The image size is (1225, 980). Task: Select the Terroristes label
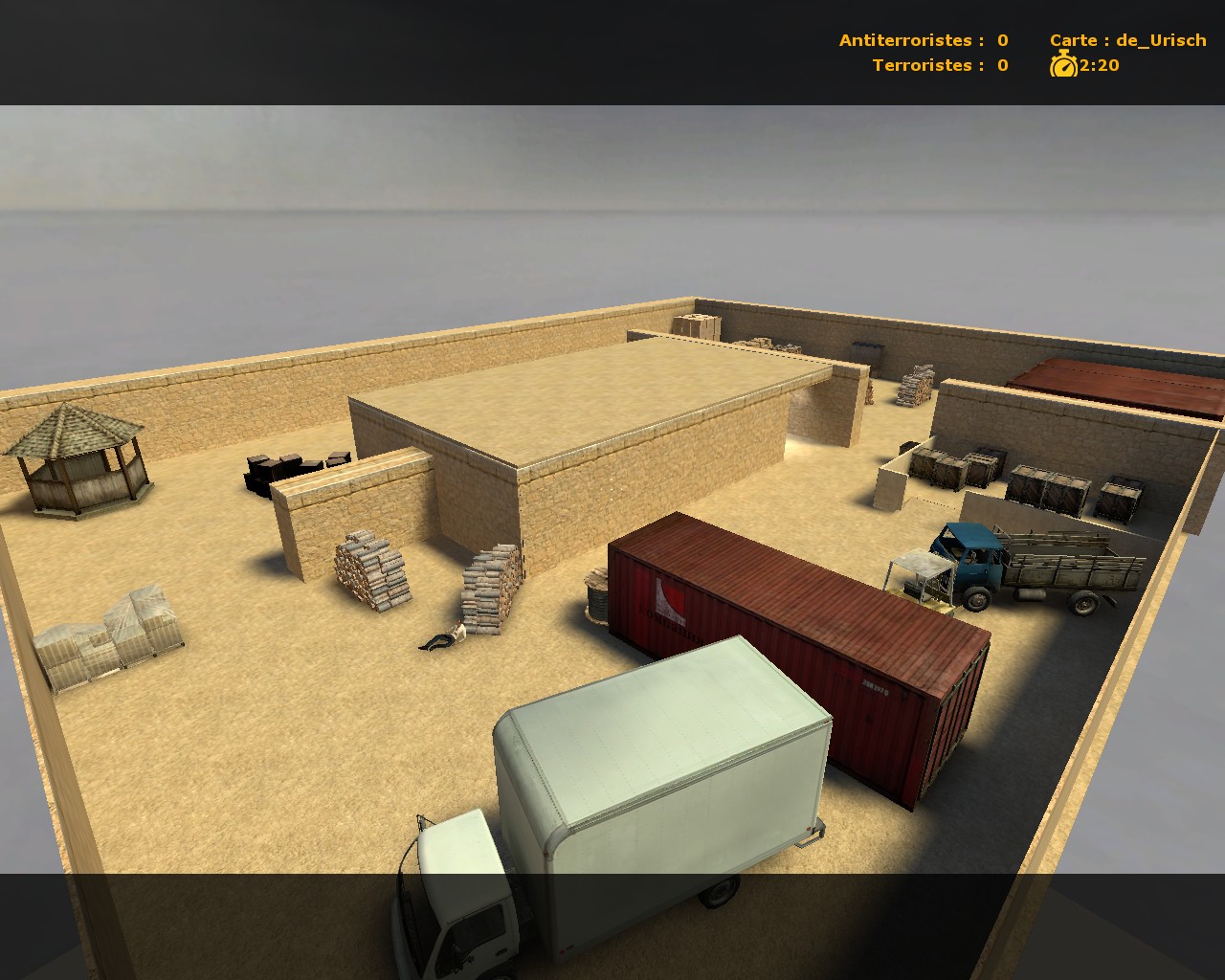[924, 65]
